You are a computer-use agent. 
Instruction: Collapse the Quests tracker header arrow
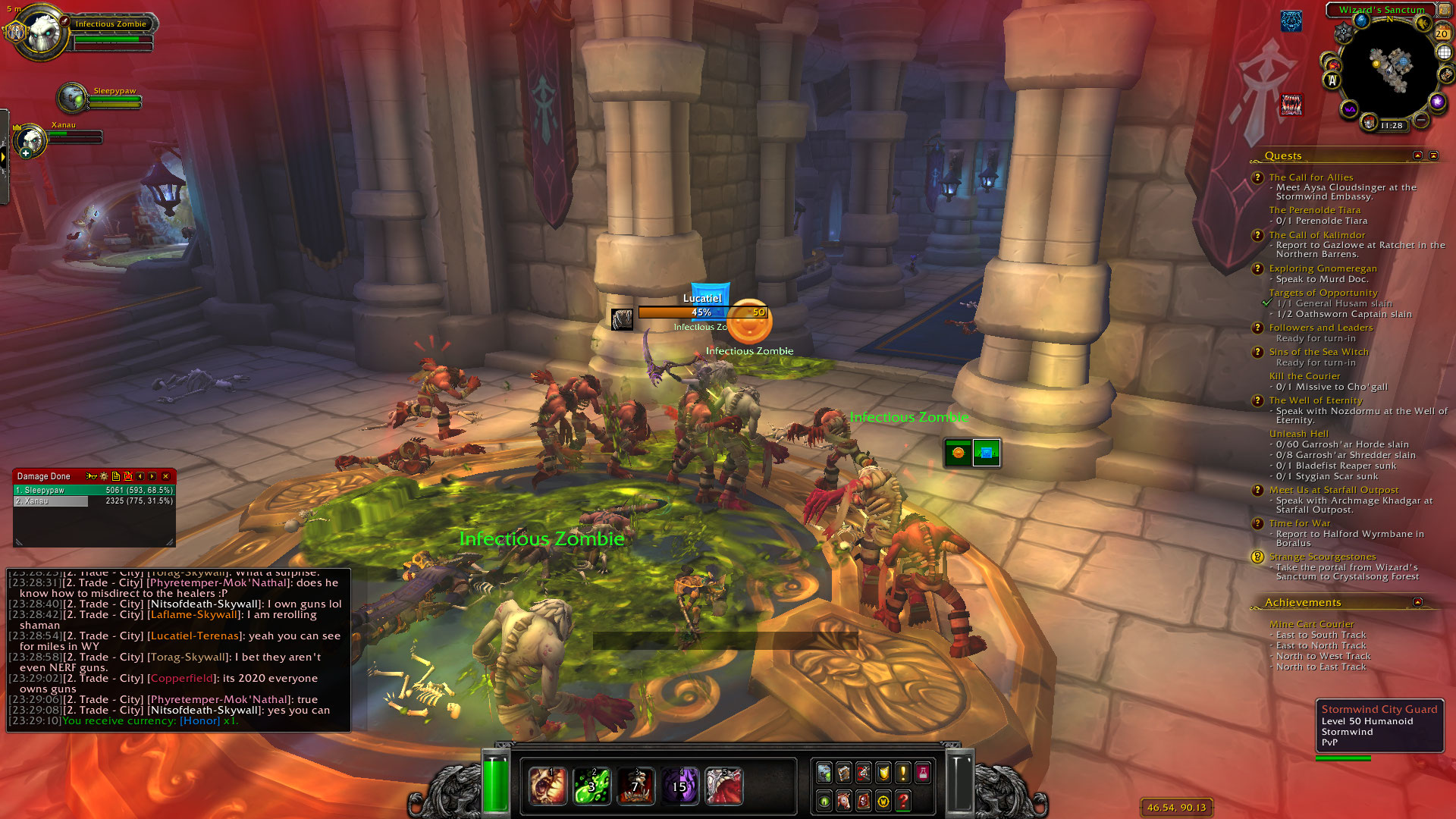click(x=1417, y=155)
